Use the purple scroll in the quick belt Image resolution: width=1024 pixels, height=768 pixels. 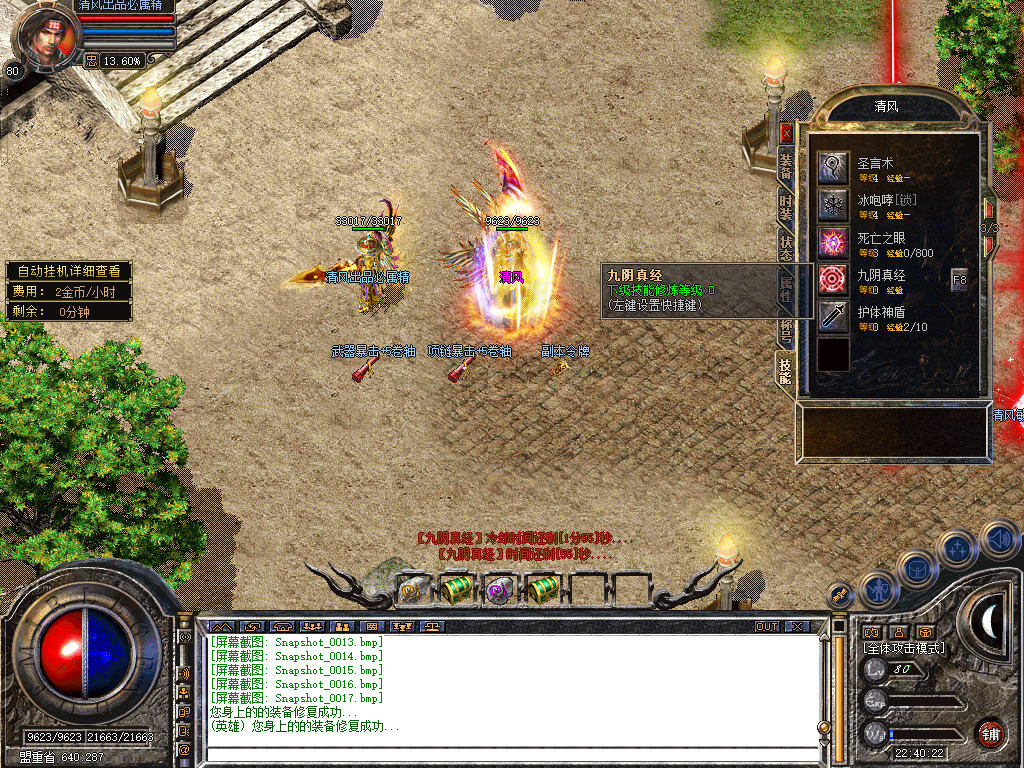498,590
